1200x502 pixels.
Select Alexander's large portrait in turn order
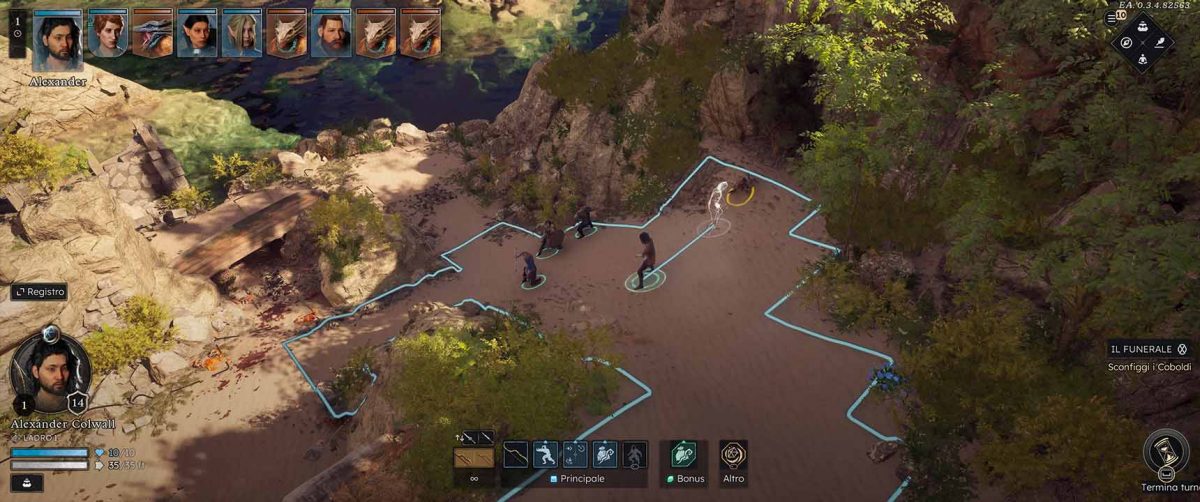(57, 40)
